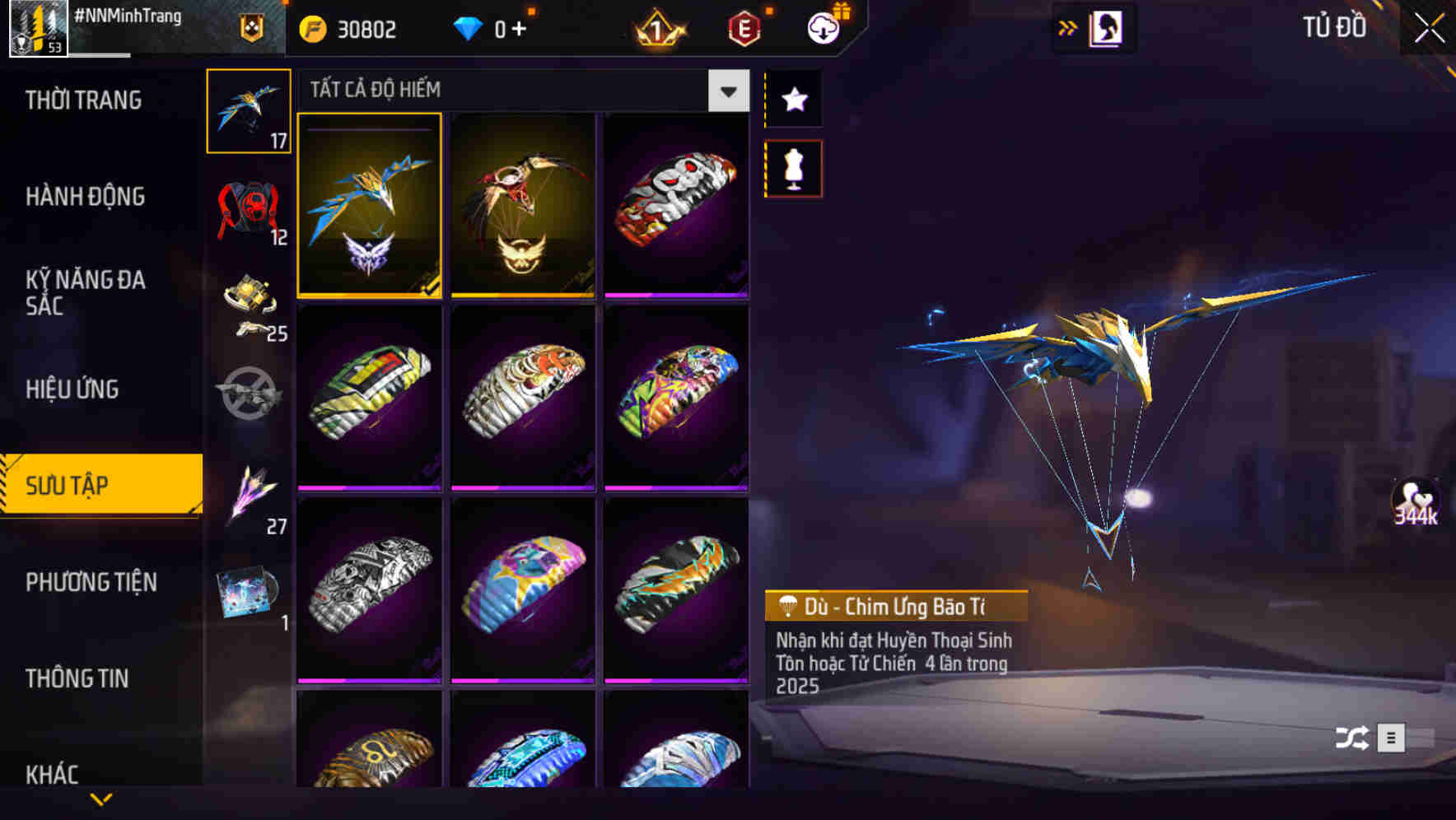
Task: Toggle the favorite star filter
Action: [793, 100]
